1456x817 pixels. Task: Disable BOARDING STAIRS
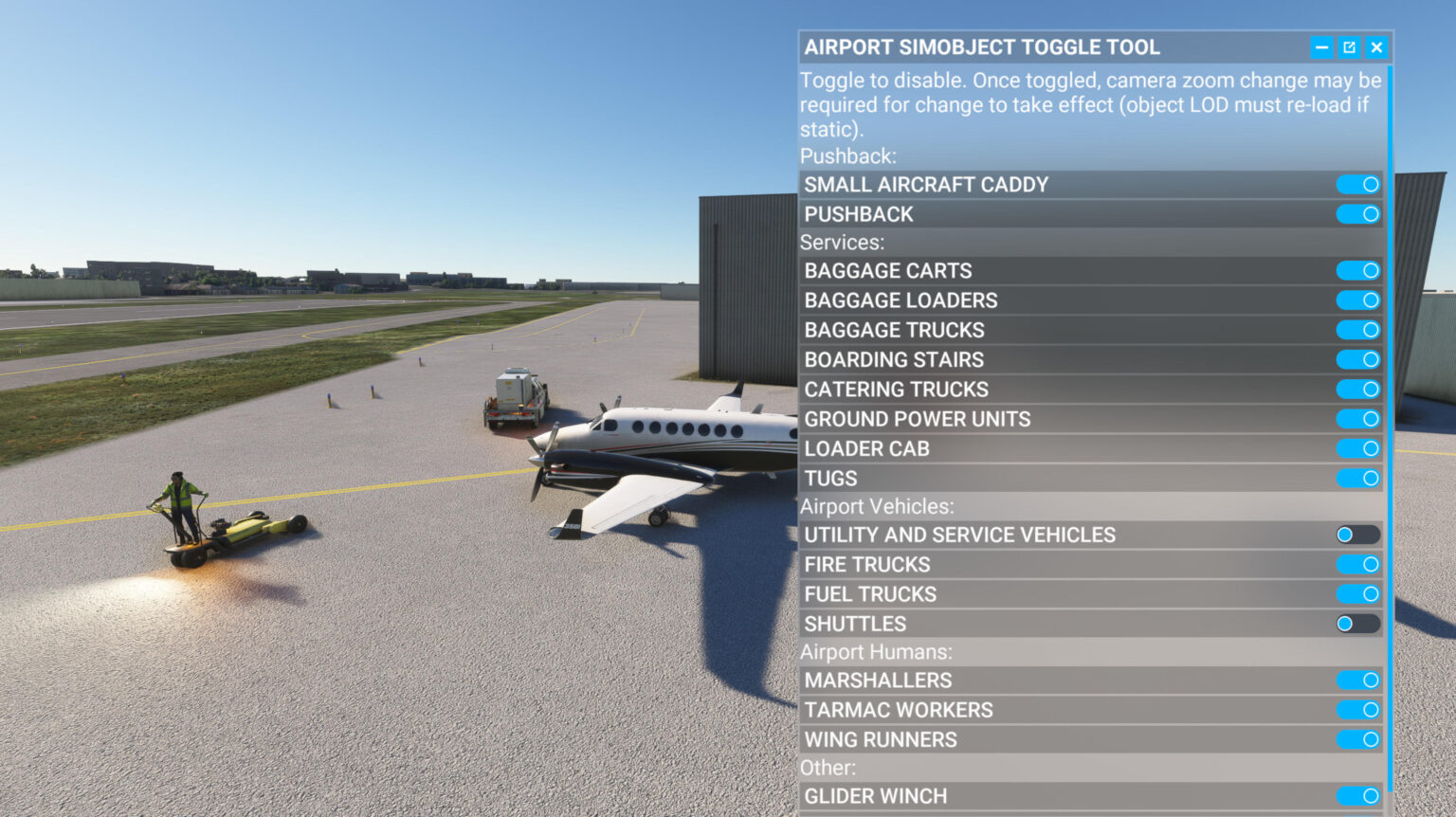[1357, 359]
